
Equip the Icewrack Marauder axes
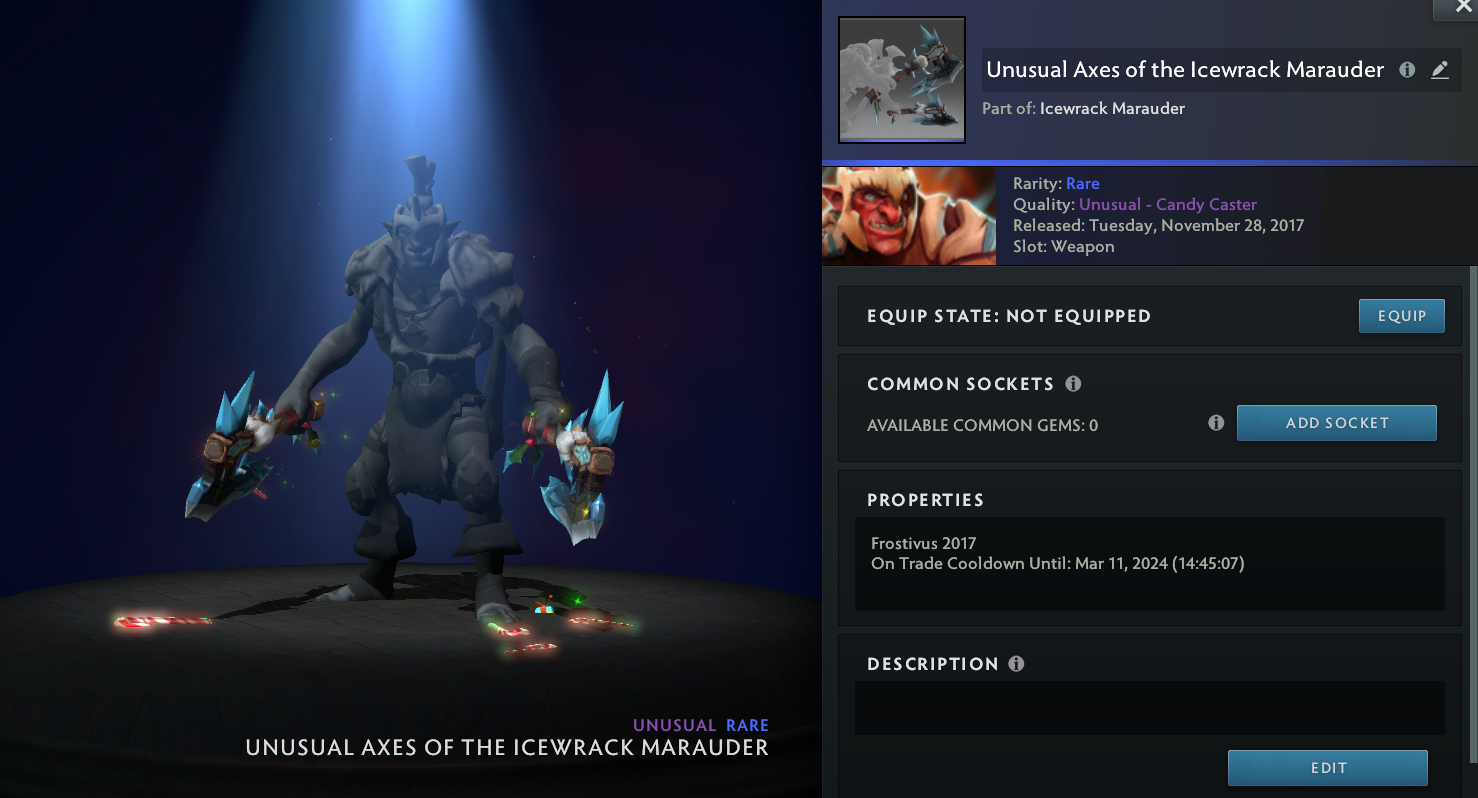click(x=1401, y=316)
